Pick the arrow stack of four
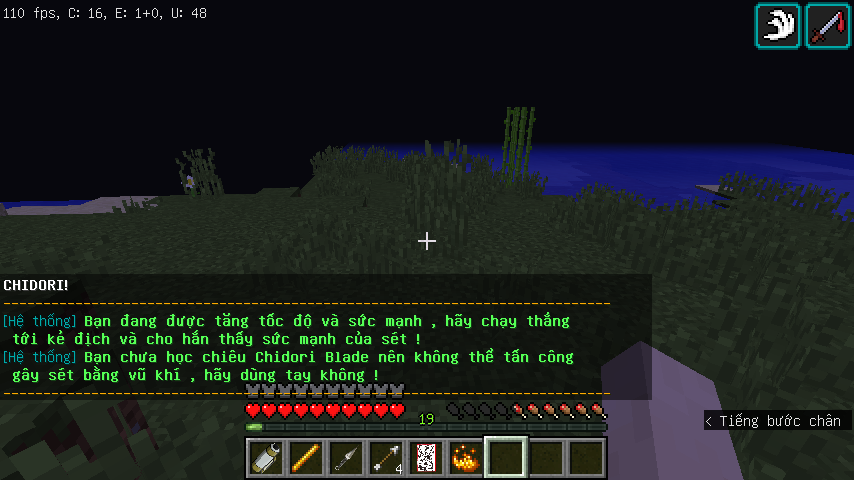The image size is (854, 480). [x=385, y=458]
